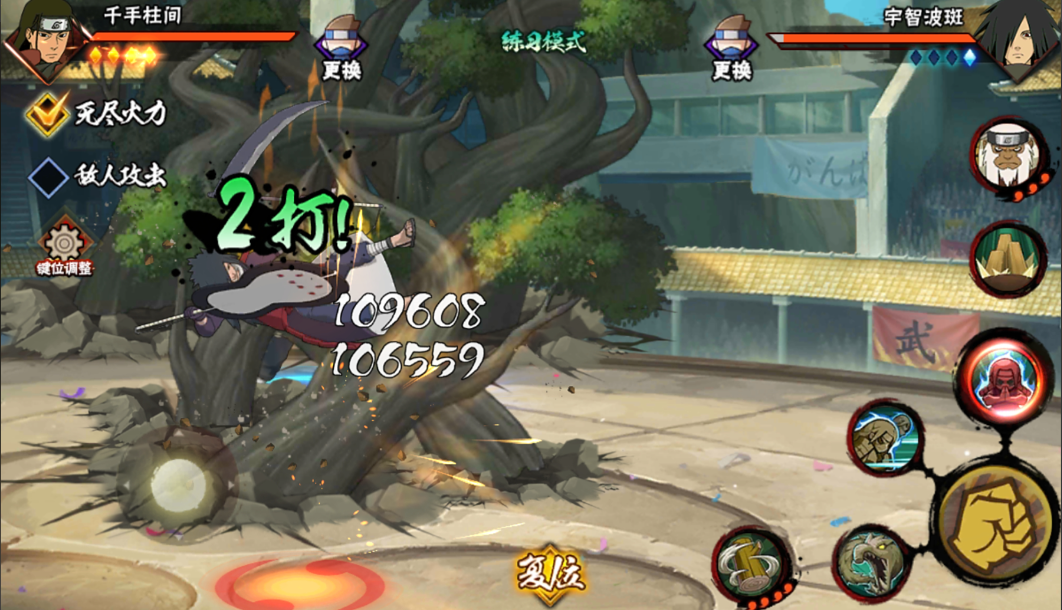This screenshot has height=610, width=1062.
Task: Use the wood golem skill
Action: (x=884, y=436)
